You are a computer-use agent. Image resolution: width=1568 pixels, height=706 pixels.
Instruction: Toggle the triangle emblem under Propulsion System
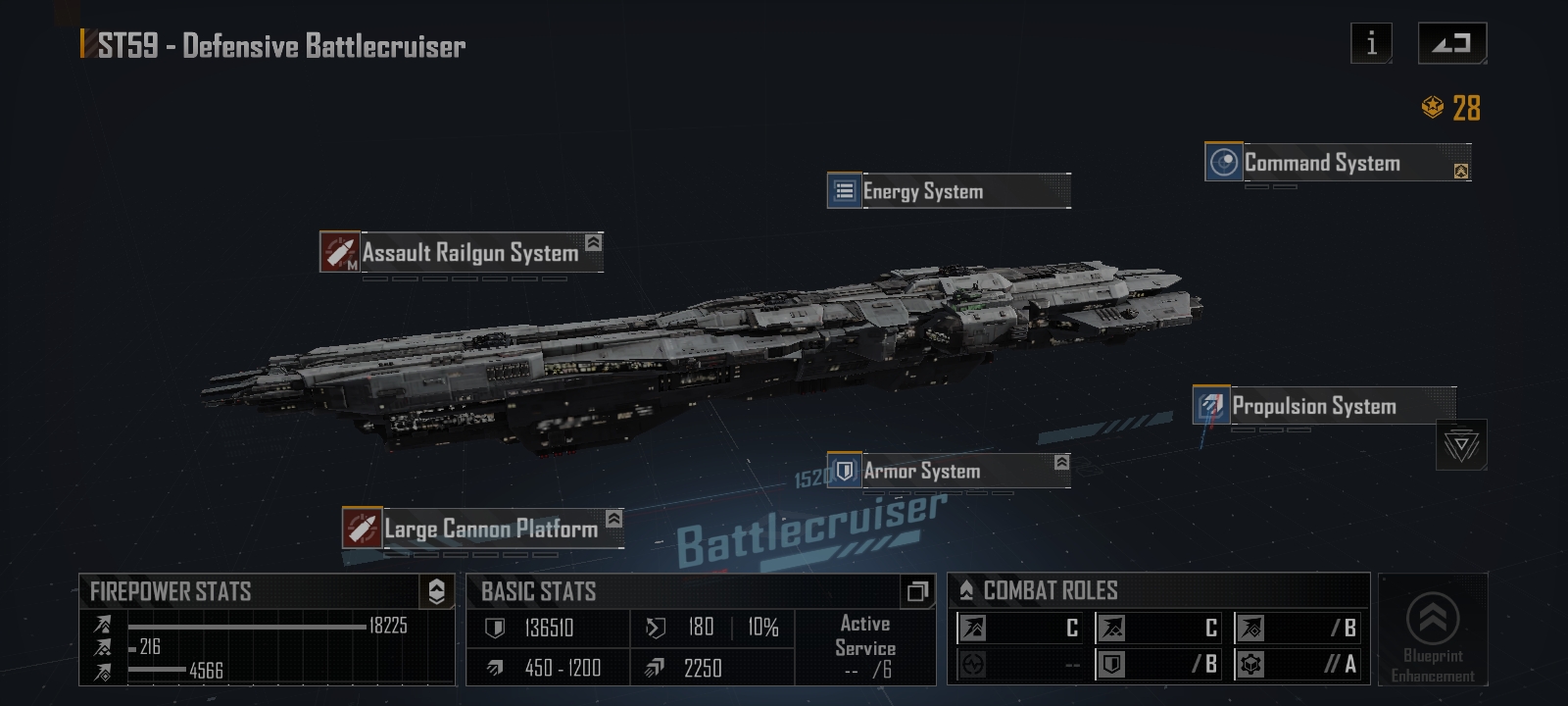[x=1461, y=443]
